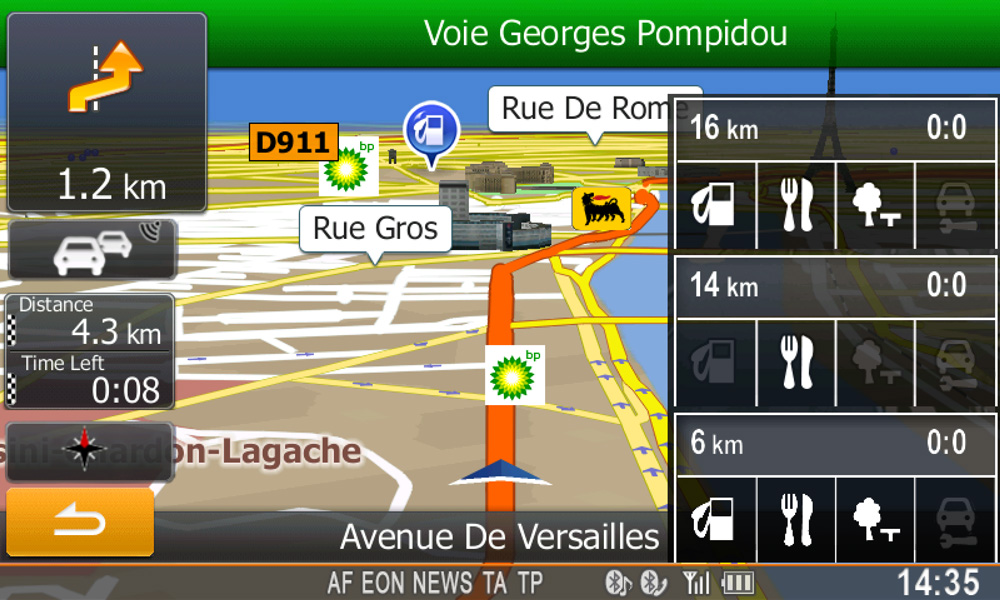Select the Distance 4.3 km data field
Image resolution: width=1000 pixels, height=600 pixels.
(x=90, y=322)
